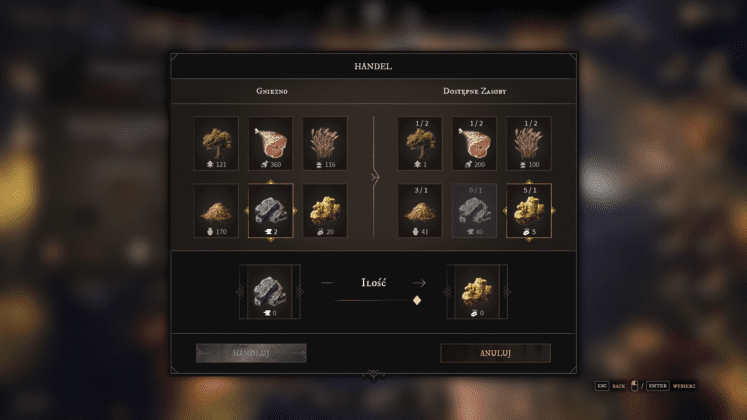Select the wheat slot priced 100 in Dostępne Zasoby
Viewport: 747px width, 420px height.
[529, 143]
